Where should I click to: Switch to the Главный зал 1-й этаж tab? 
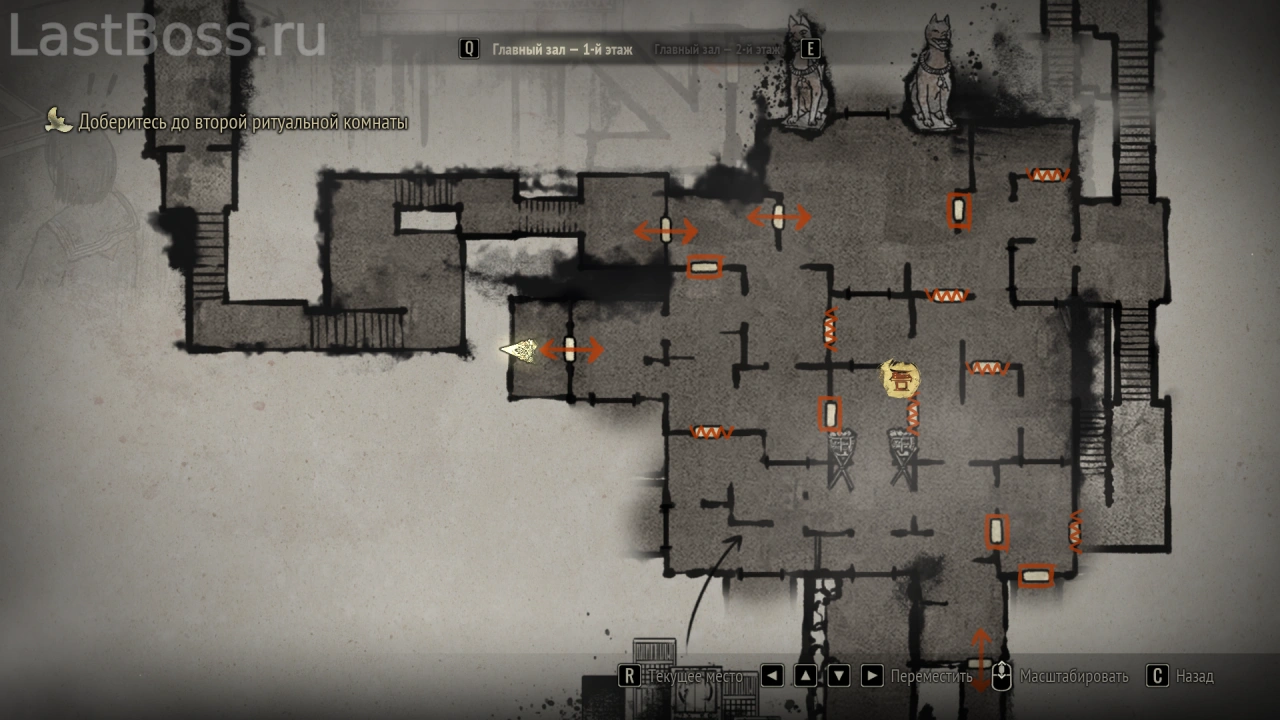click(562, 49)
